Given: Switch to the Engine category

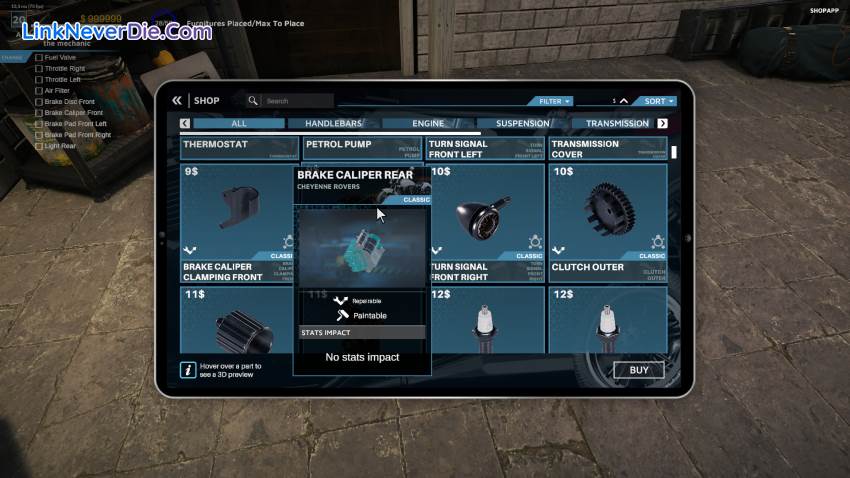Looking at the screenshot, I should click(x=428, y=124).
